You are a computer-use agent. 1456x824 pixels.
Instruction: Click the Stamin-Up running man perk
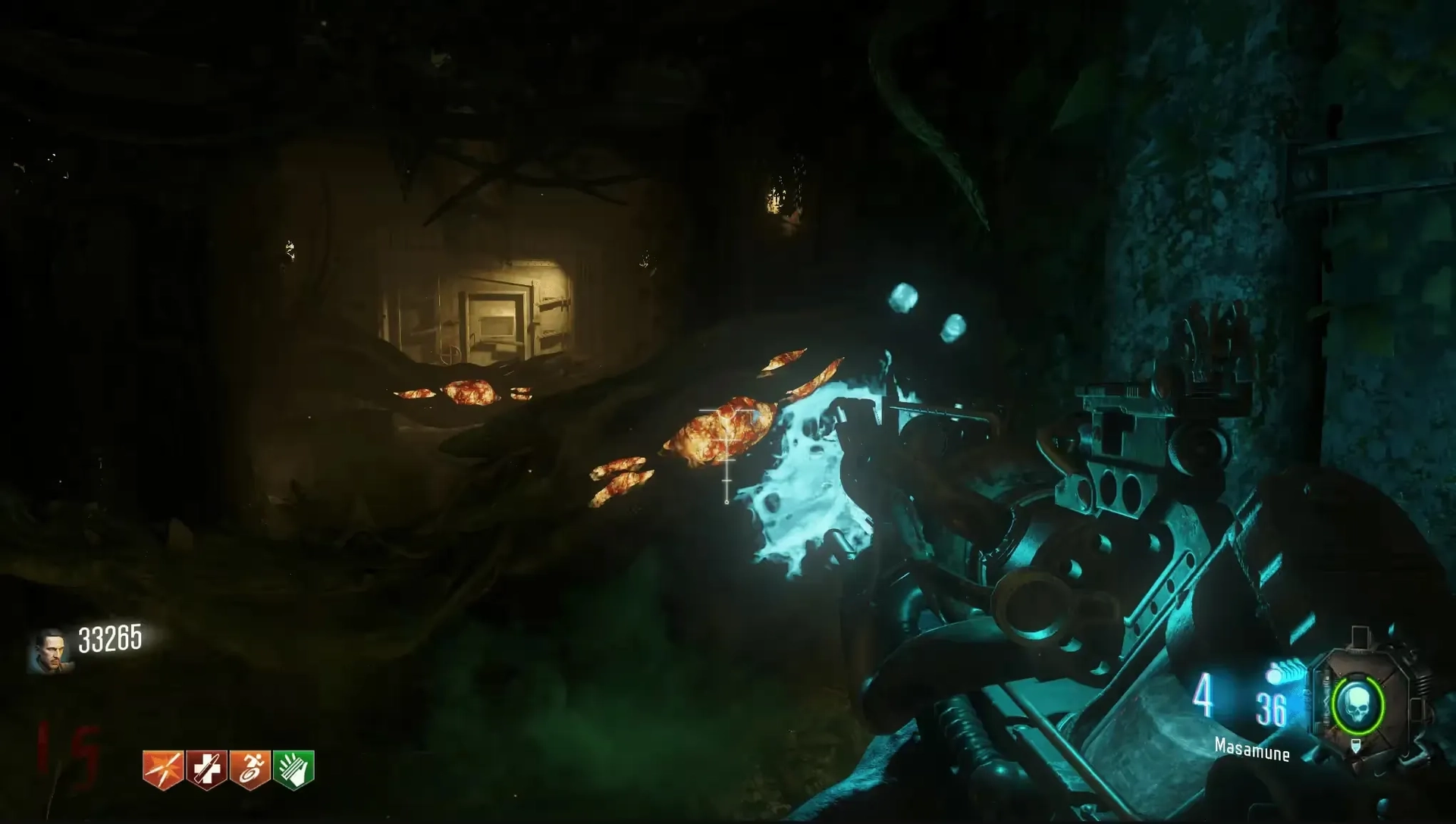[x=250, y=769]
